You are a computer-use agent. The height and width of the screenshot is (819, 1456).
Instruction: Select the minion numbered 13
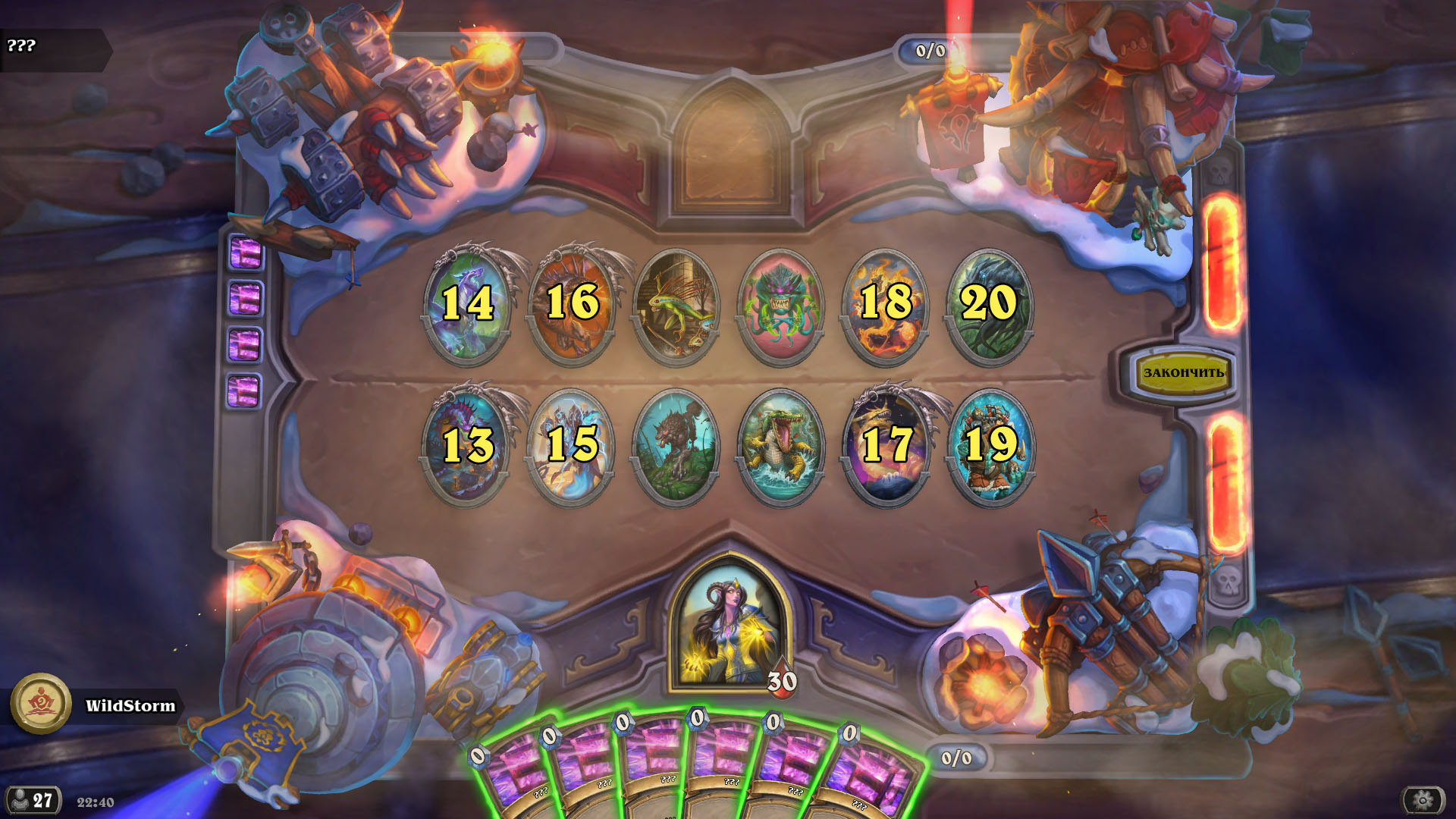[x=467, y=446]
